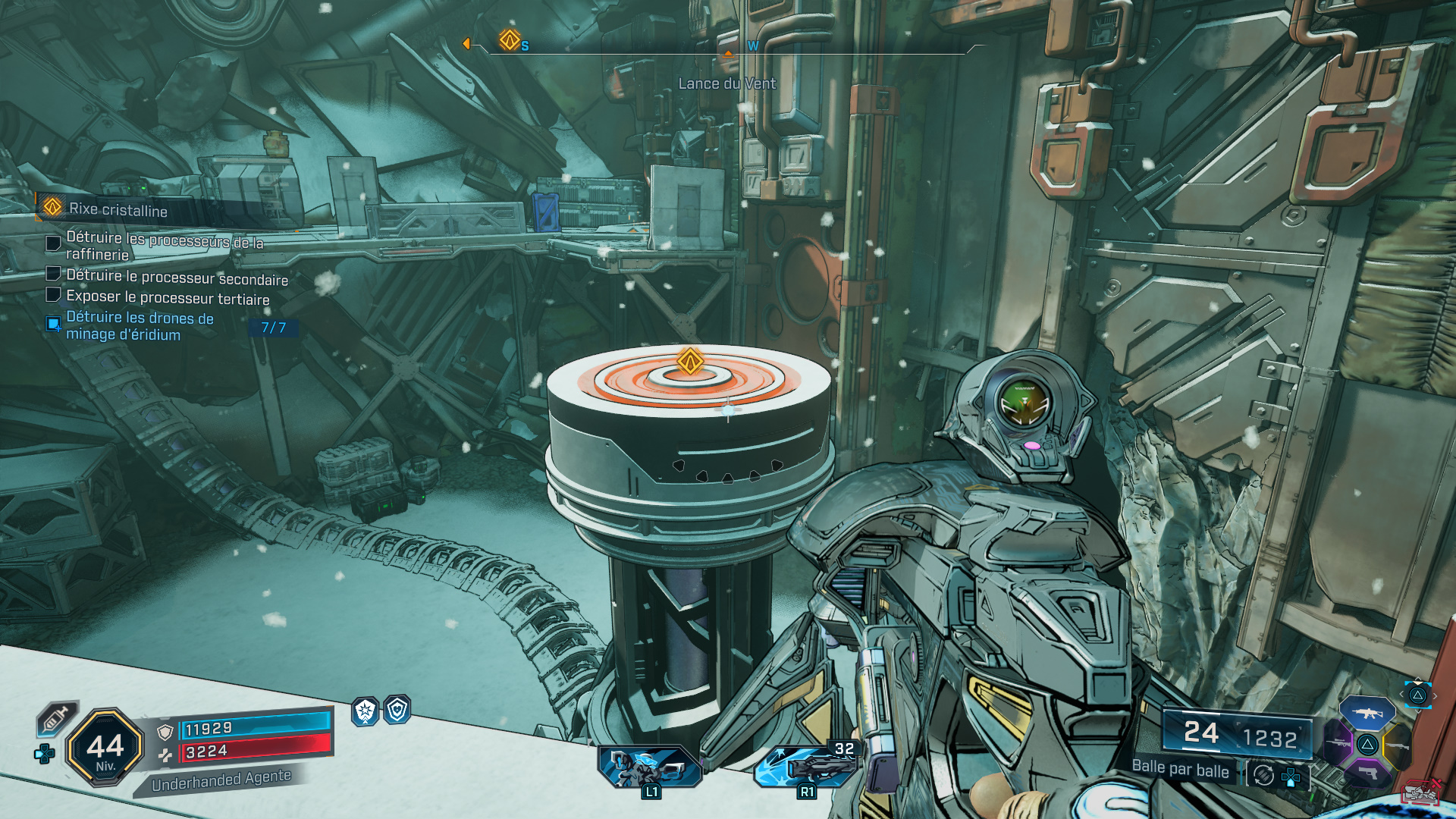Open the Rixe cristalline quest tracker
The image size is (1456, 819).
(x=118, y=209)
